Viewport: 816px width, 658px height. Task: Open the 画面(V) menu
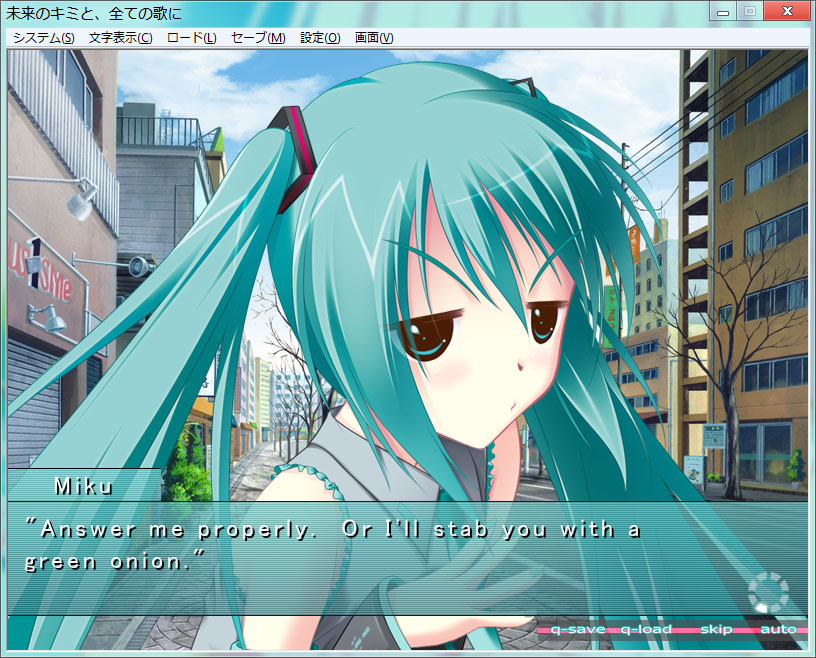(373, 38)
